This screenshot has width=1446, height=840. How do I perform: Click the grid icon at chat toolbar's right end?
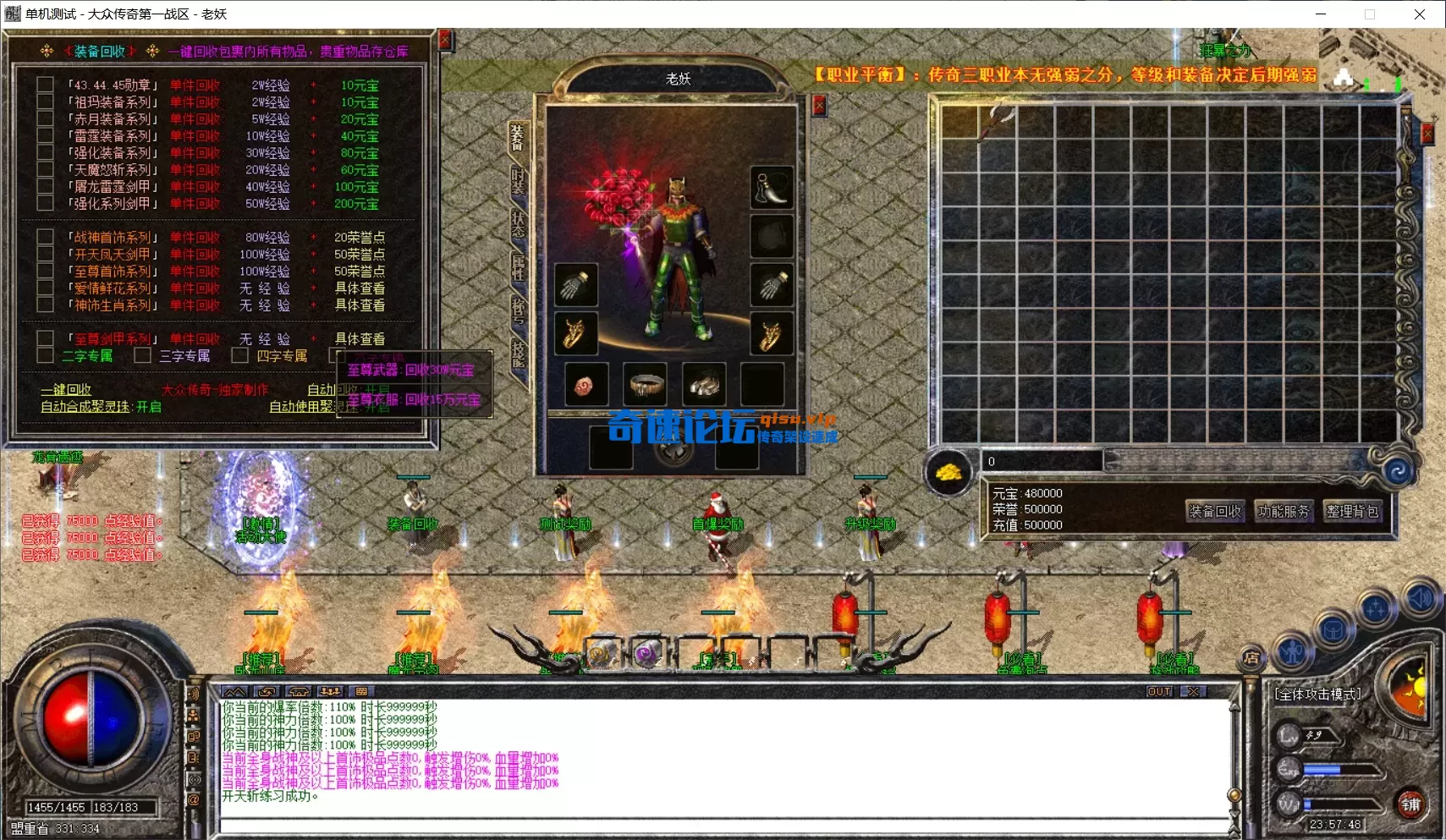point(360,692)
